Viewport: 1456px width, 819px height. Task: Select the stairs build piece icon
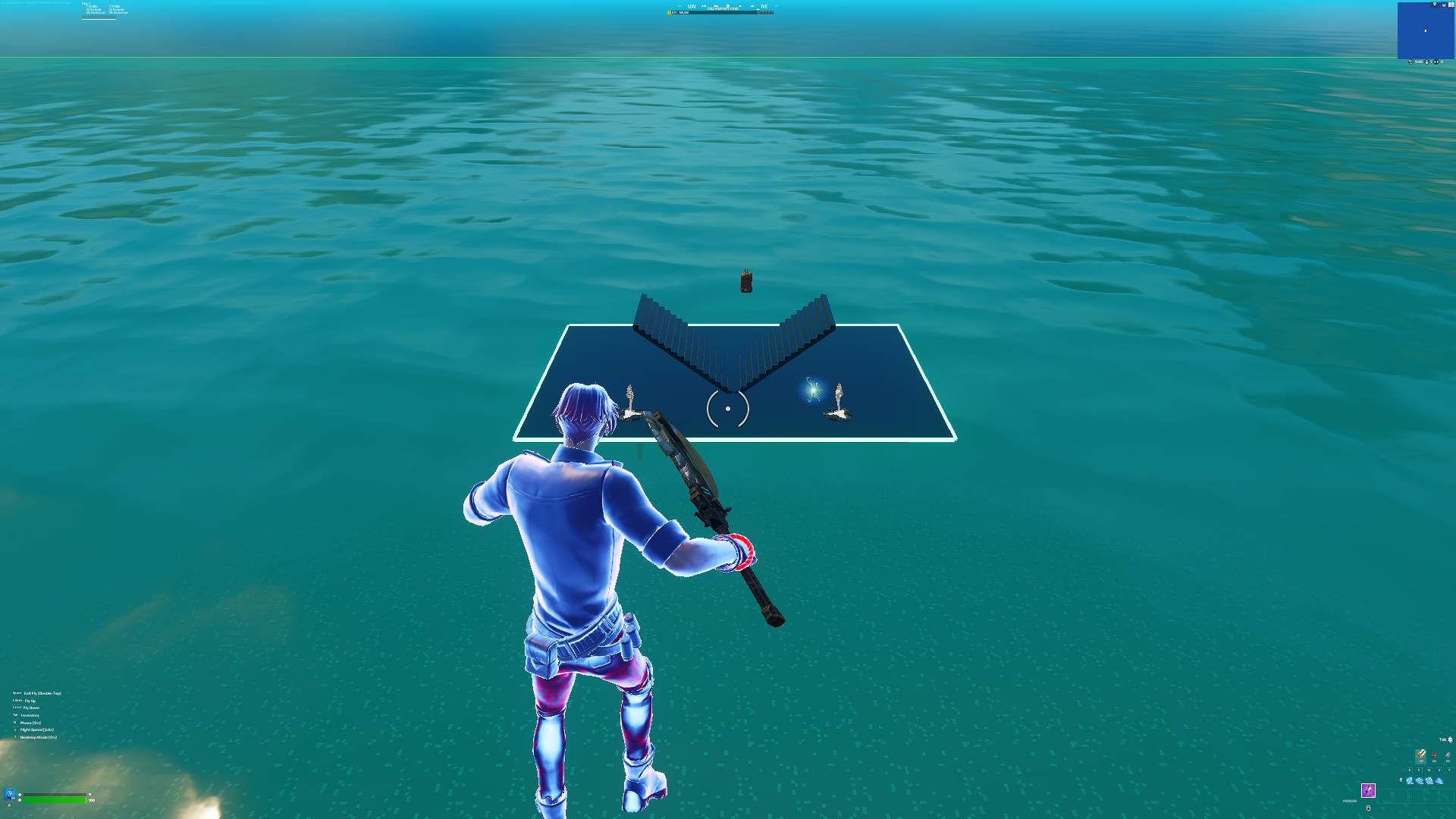click(x=1429, y=781)
